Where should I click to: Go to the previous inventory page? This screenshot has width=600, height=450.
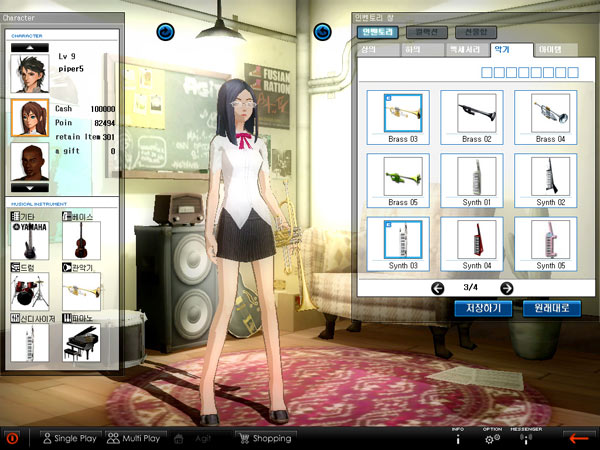437,288
